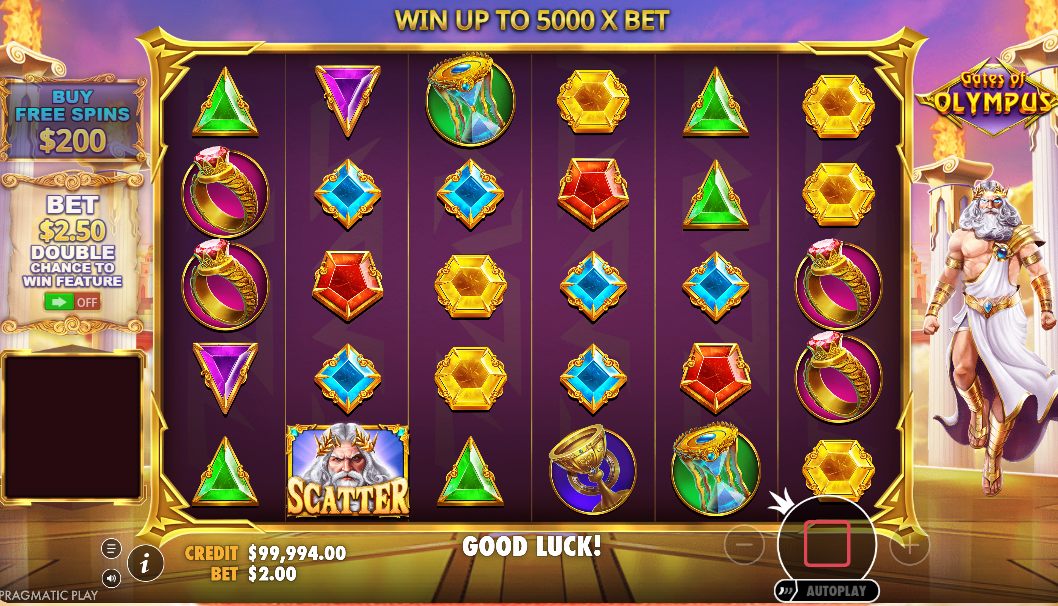Viewport: 1058px width, 606px height.
Task: Open the Autoplay options
Action: point(826,591)
